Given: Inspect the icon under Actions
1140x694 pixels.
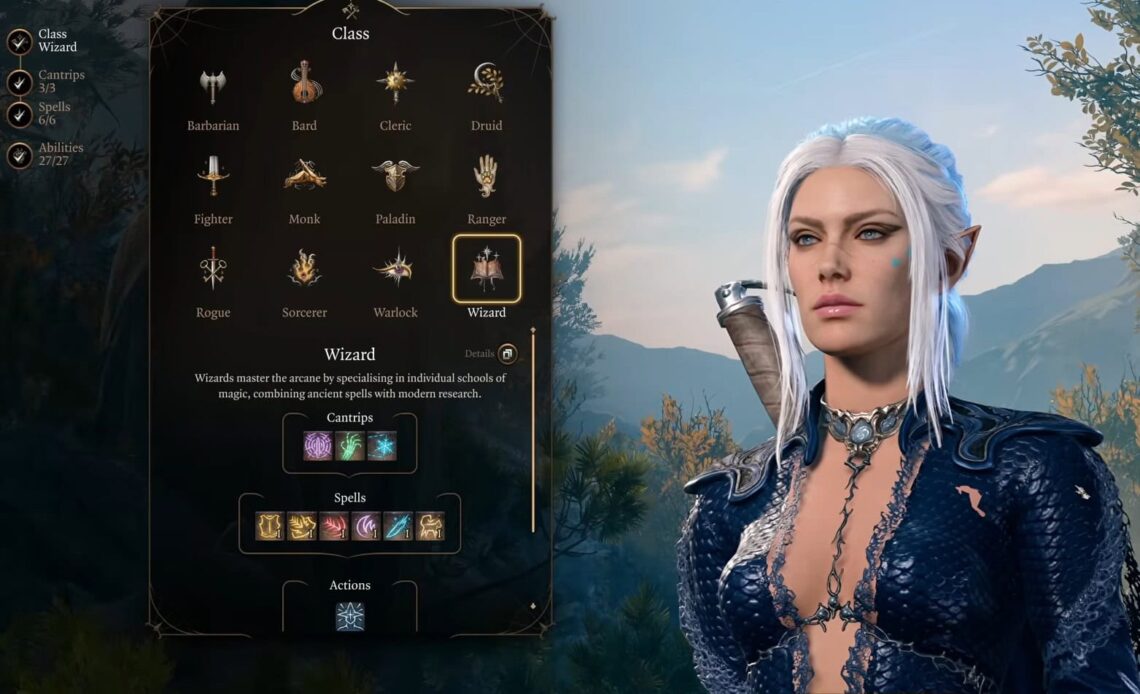Looking at the screenshot, I should (350, 616).
